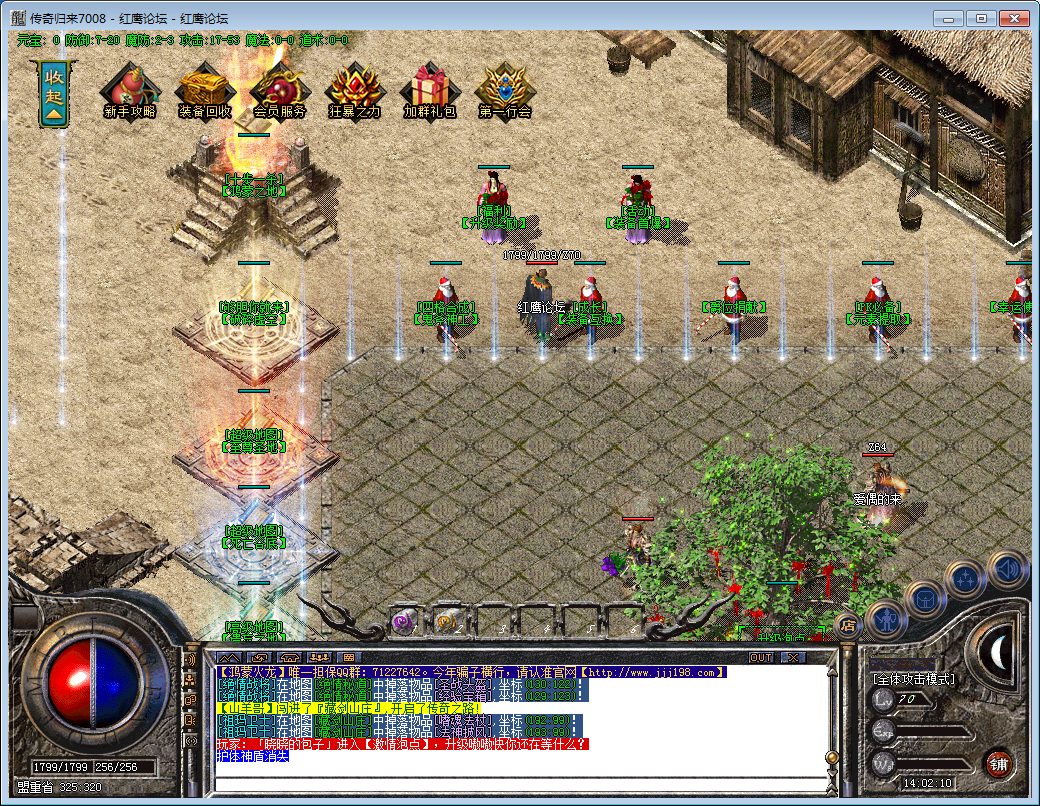This screenshot has width=1040, height=806.
Task: Open the character equipment panel button
Action: [x=886, y=619]
